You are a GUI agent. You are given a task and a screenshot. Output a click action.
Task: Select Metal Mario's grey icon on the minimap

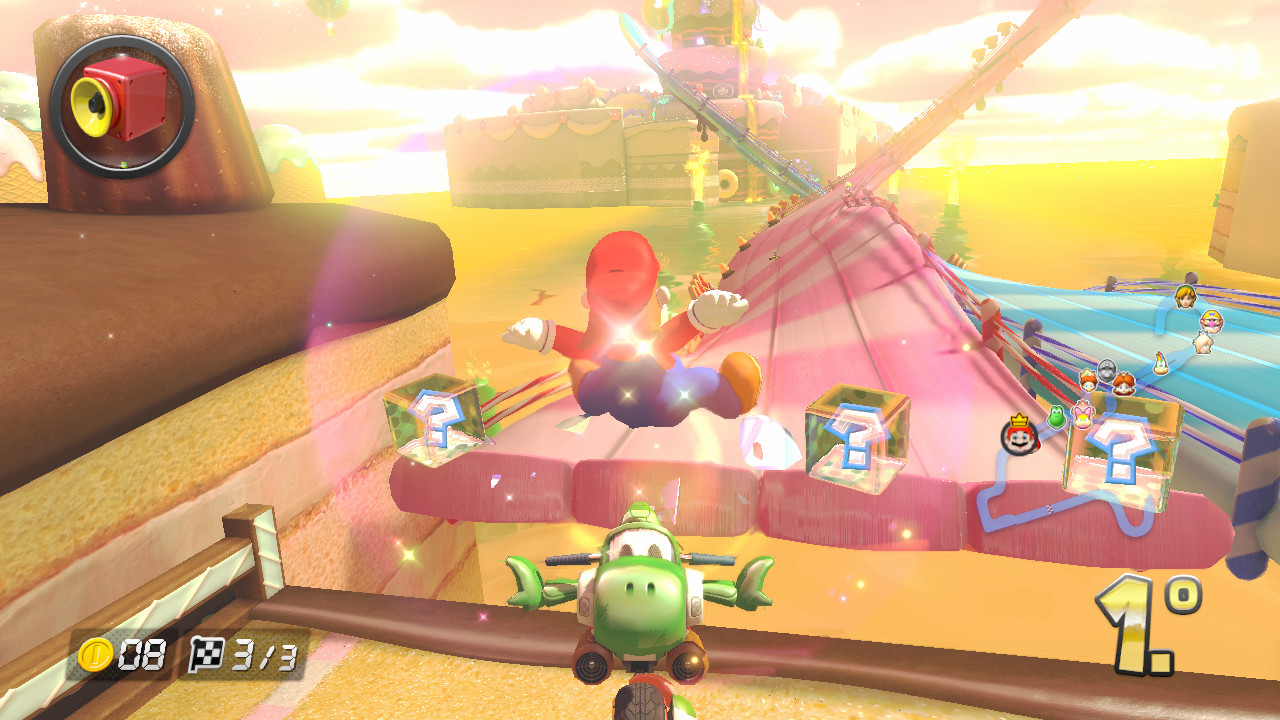click(x=1106, y=370)
